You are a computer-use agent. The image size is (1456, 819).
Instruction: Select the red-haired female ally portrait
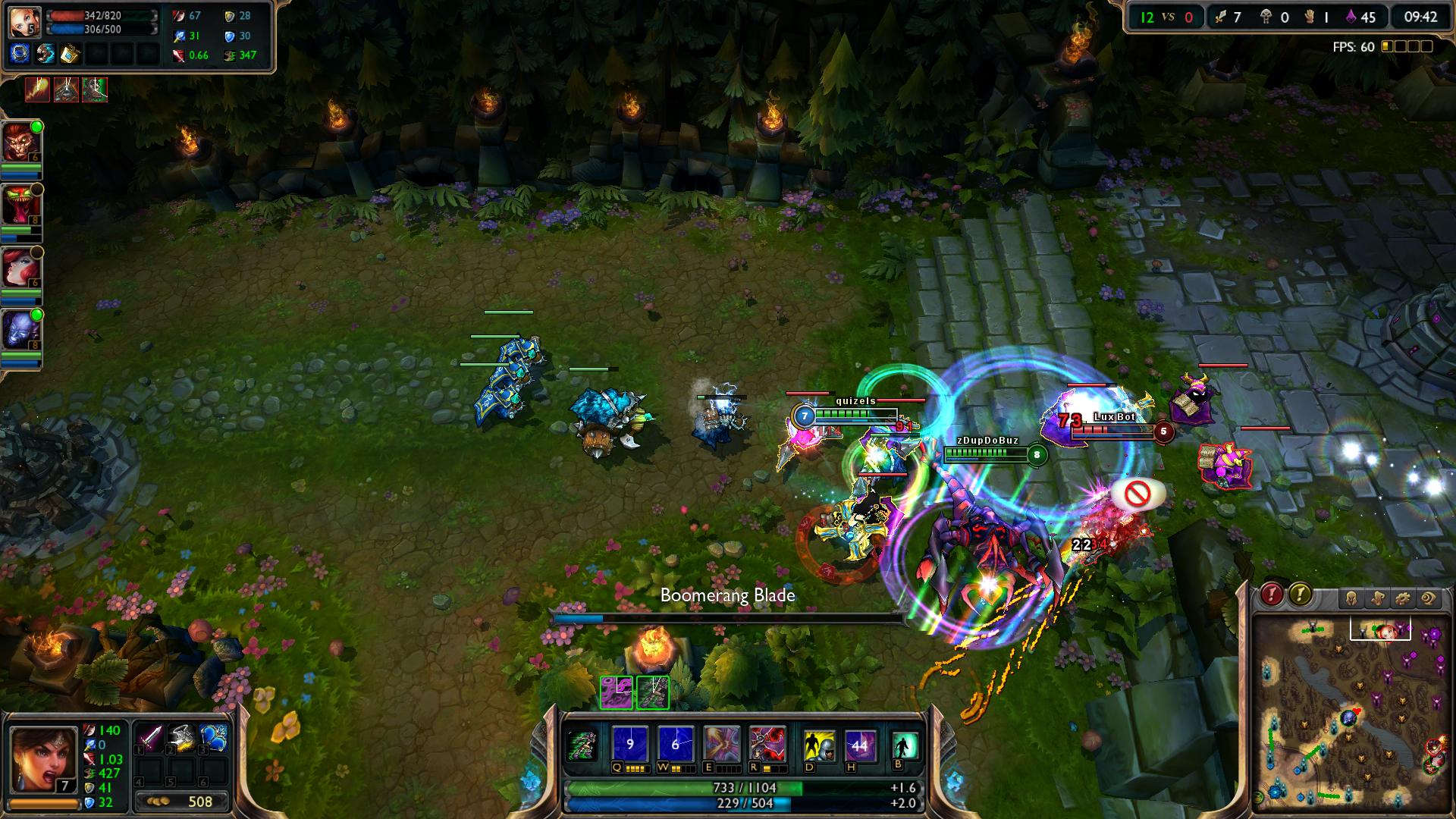pos(20,268)
